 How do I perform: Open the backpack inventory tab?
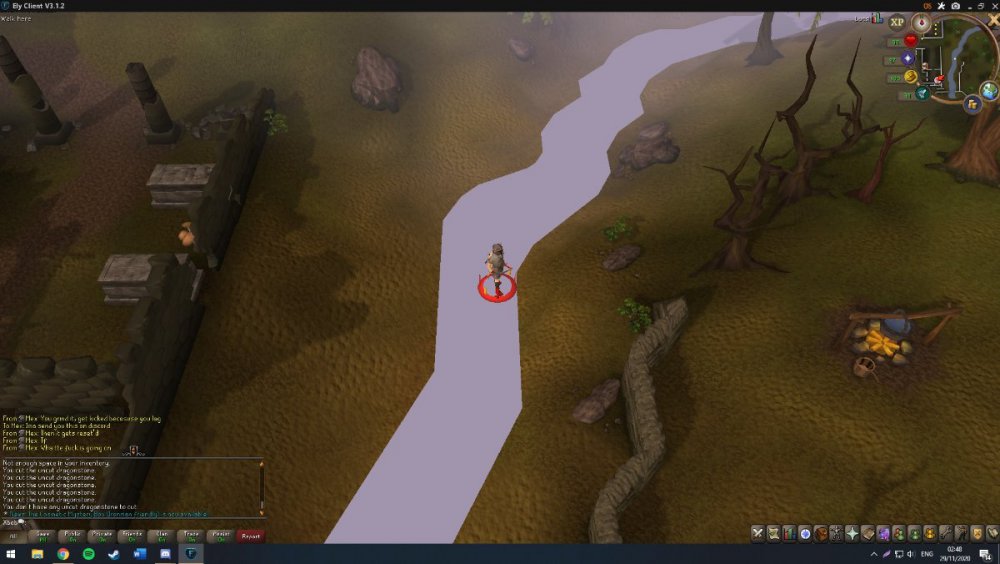pyautogui.click(x=820, y=533)
